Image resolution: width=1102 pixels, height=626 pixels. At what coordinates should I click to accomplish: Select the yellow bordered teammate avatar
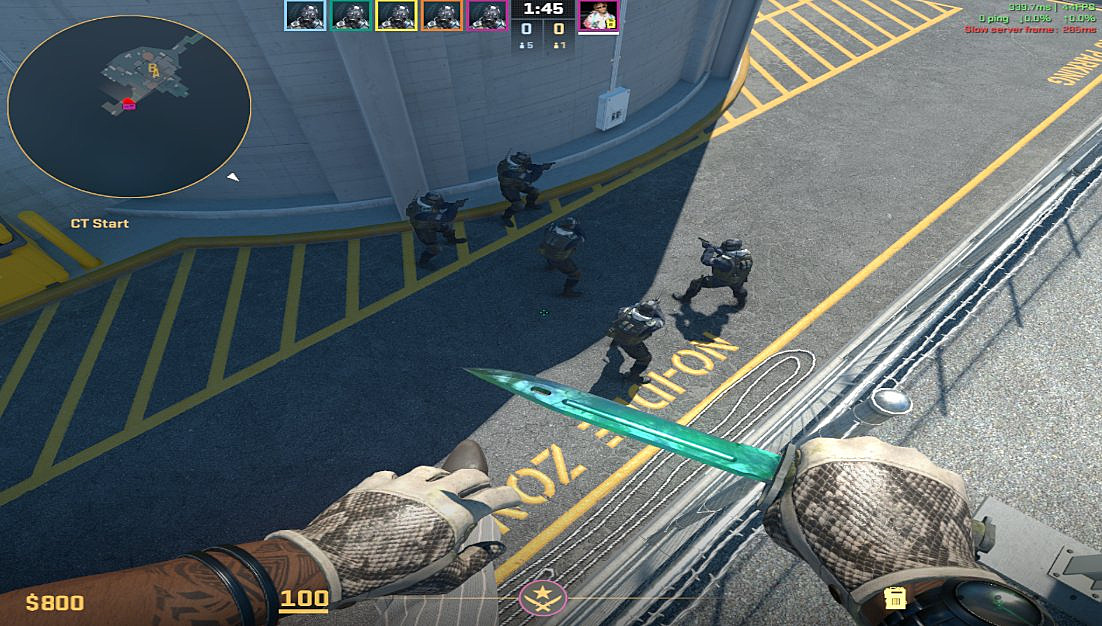pos(396,15)
